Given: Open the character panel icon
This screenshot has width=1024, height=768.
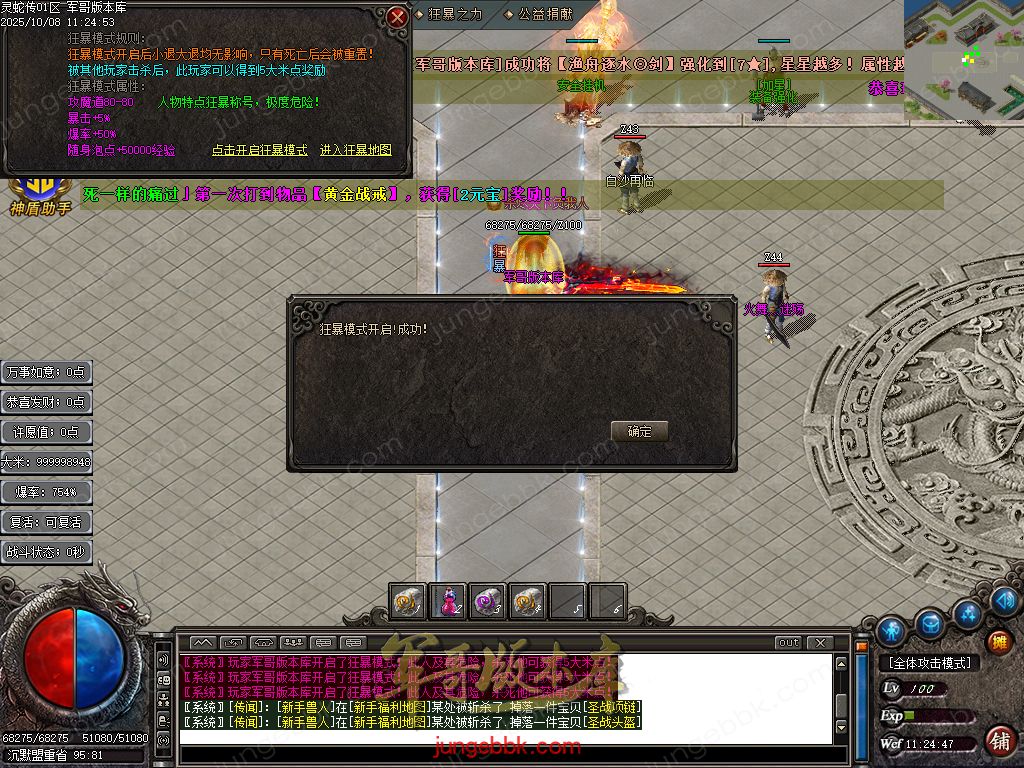Looking at the screenshot, I should (890, 630).
